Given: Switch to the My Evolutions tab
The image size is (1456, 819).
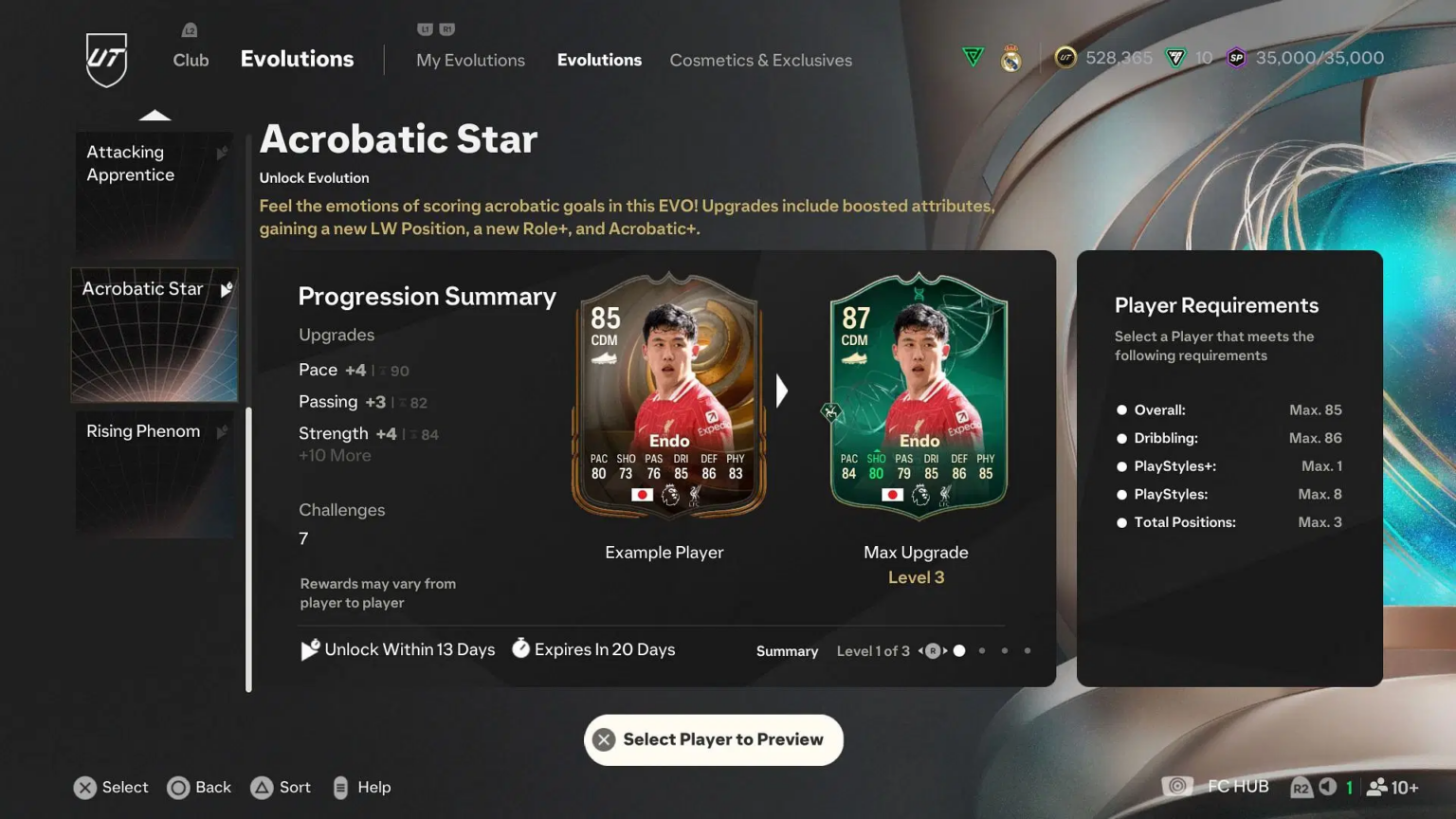Looking at the screenshot, I should click(470, 60).
